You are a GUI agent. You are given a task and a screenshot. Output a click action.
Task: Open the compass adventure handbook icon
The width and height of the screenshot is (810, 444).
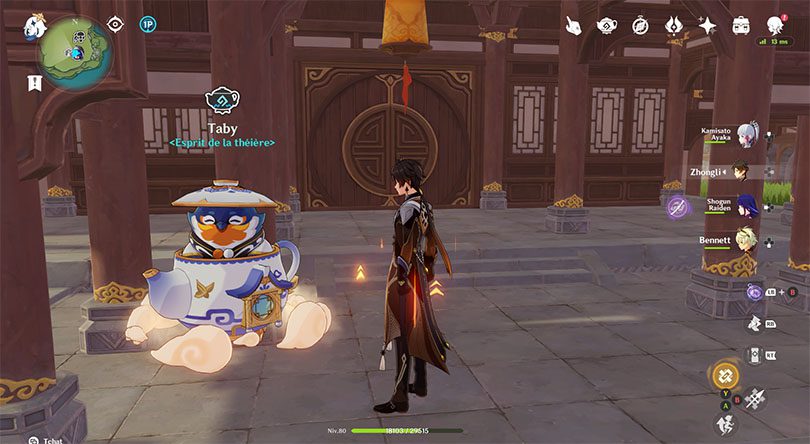tap(641, 25)
